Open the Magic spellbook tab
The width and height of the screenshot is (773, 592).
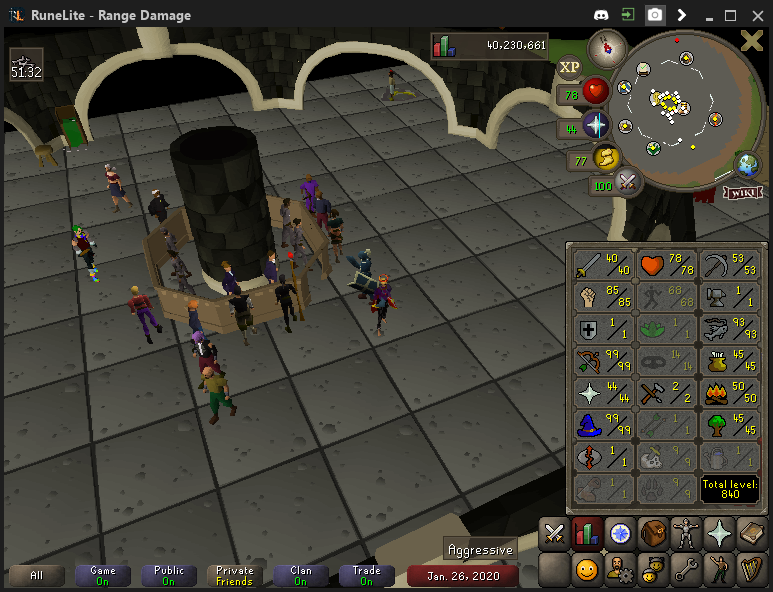[x=752, y=534]
